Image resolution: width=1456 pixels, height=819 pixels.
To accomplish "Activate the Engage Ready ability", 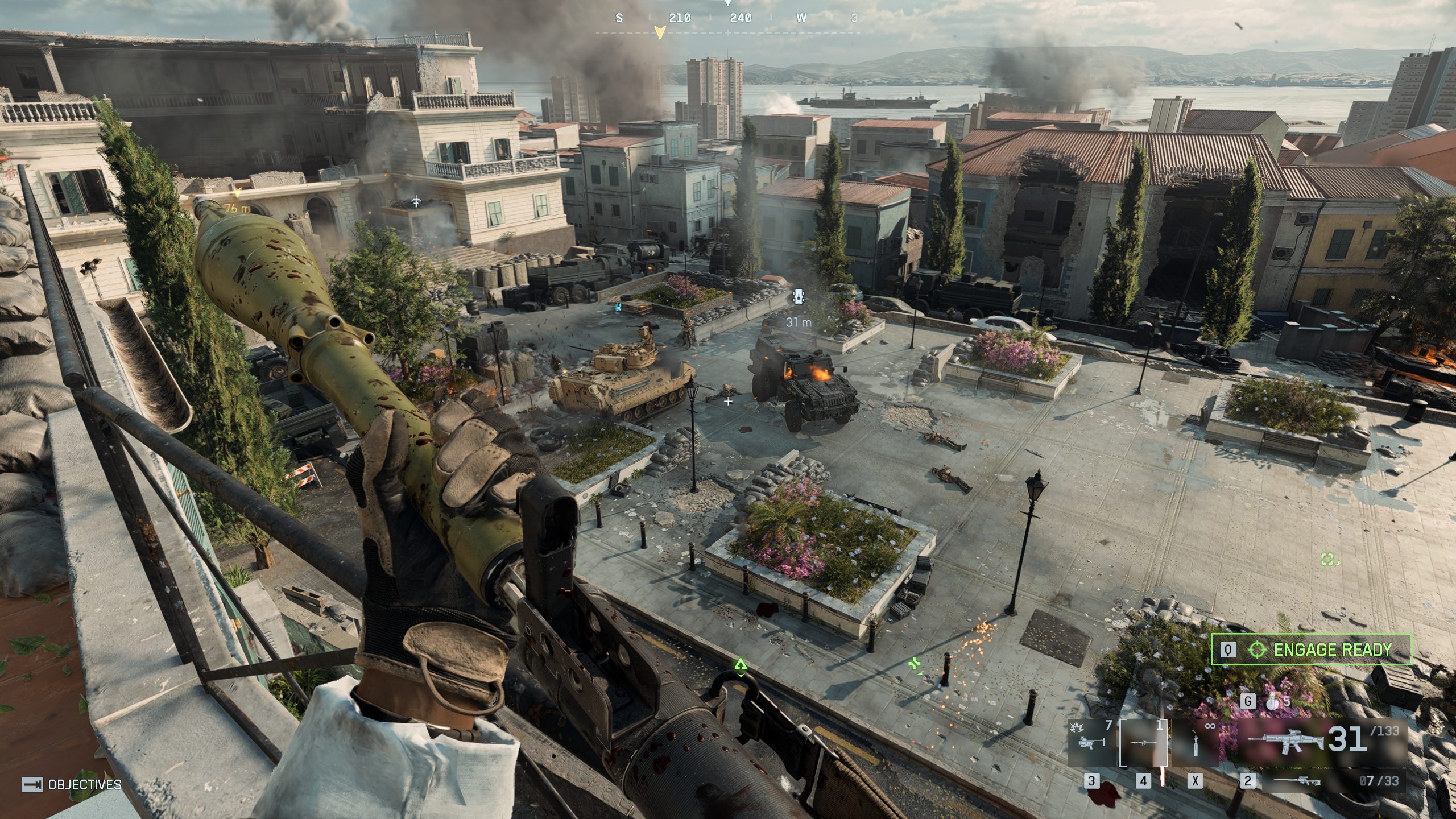I will point(1312,650).
